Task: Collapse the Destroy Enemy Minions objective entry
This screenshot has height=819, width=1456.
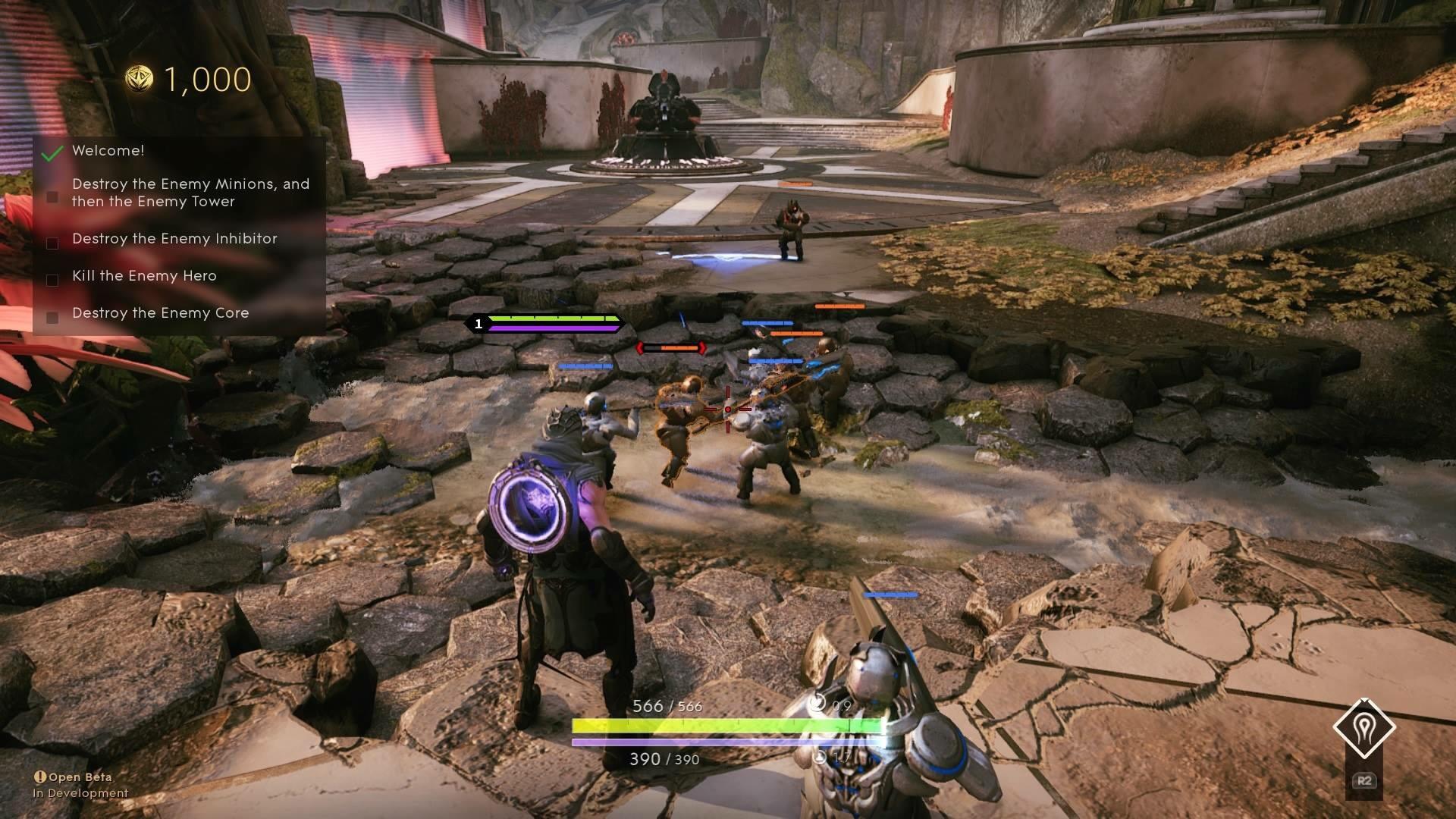Action: tap(52, 196)
